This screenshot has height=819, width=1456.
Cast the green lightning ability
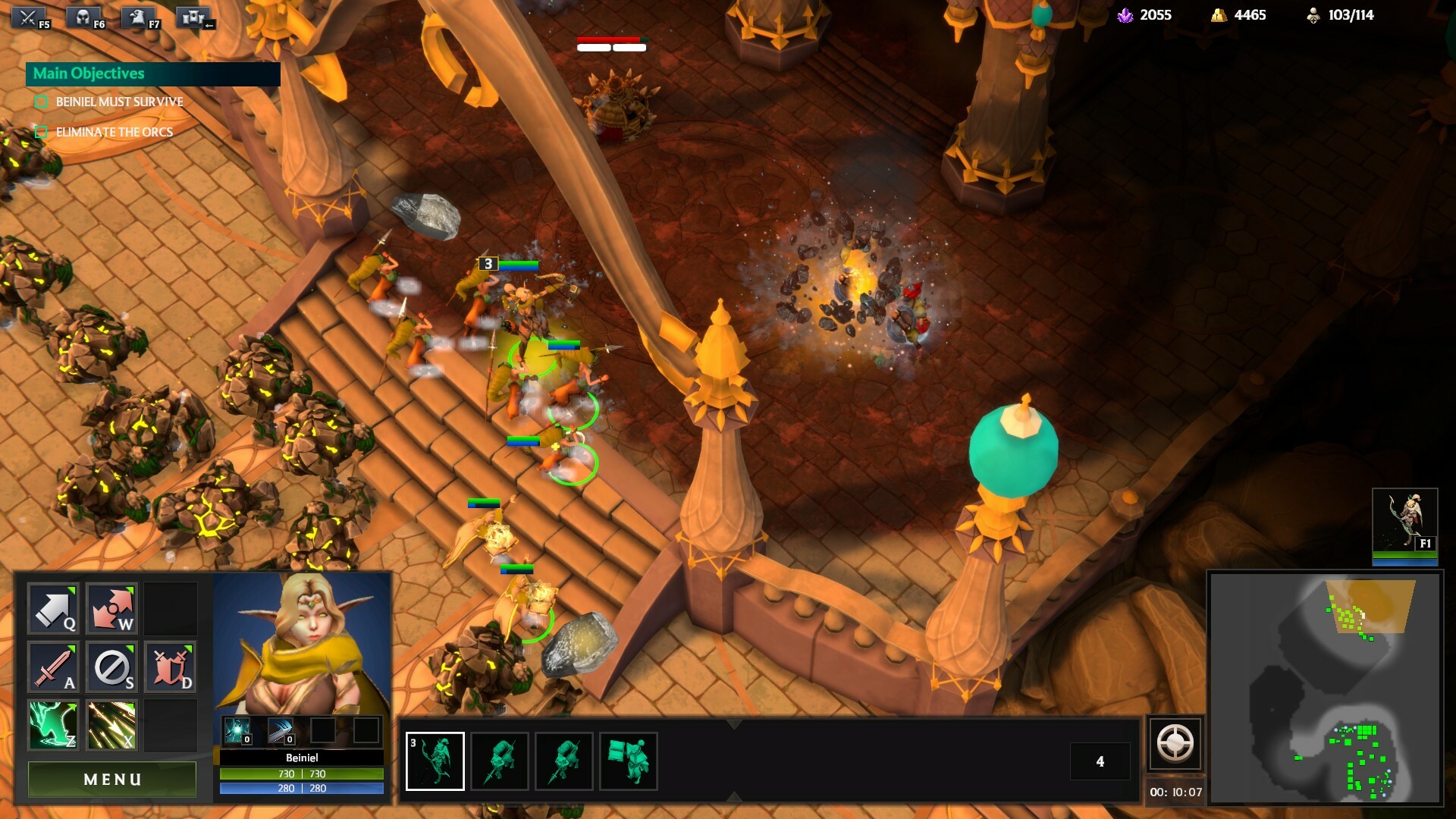point(53,725)
